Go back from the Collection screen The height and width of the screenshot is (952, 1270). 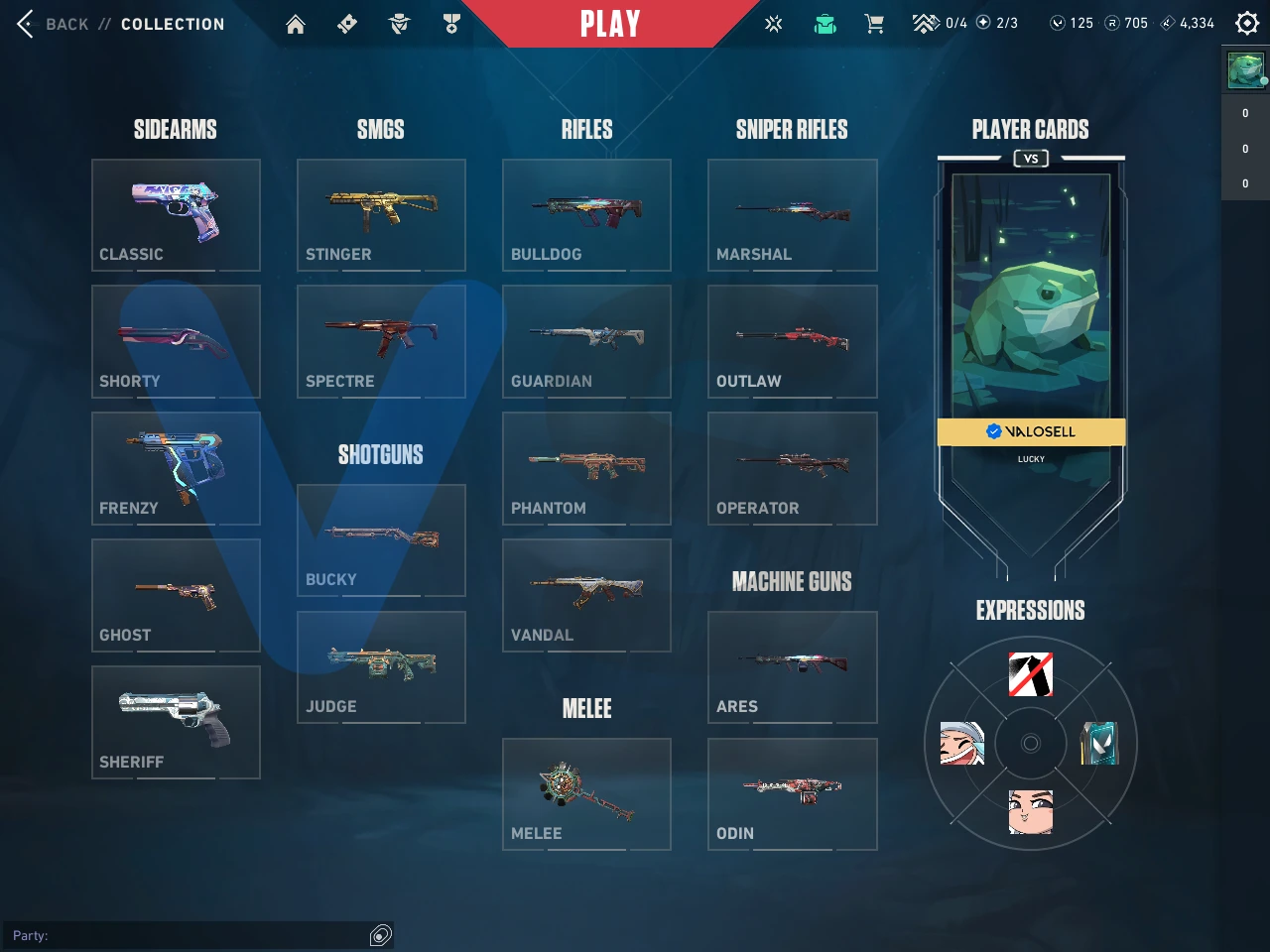point(50,24)
